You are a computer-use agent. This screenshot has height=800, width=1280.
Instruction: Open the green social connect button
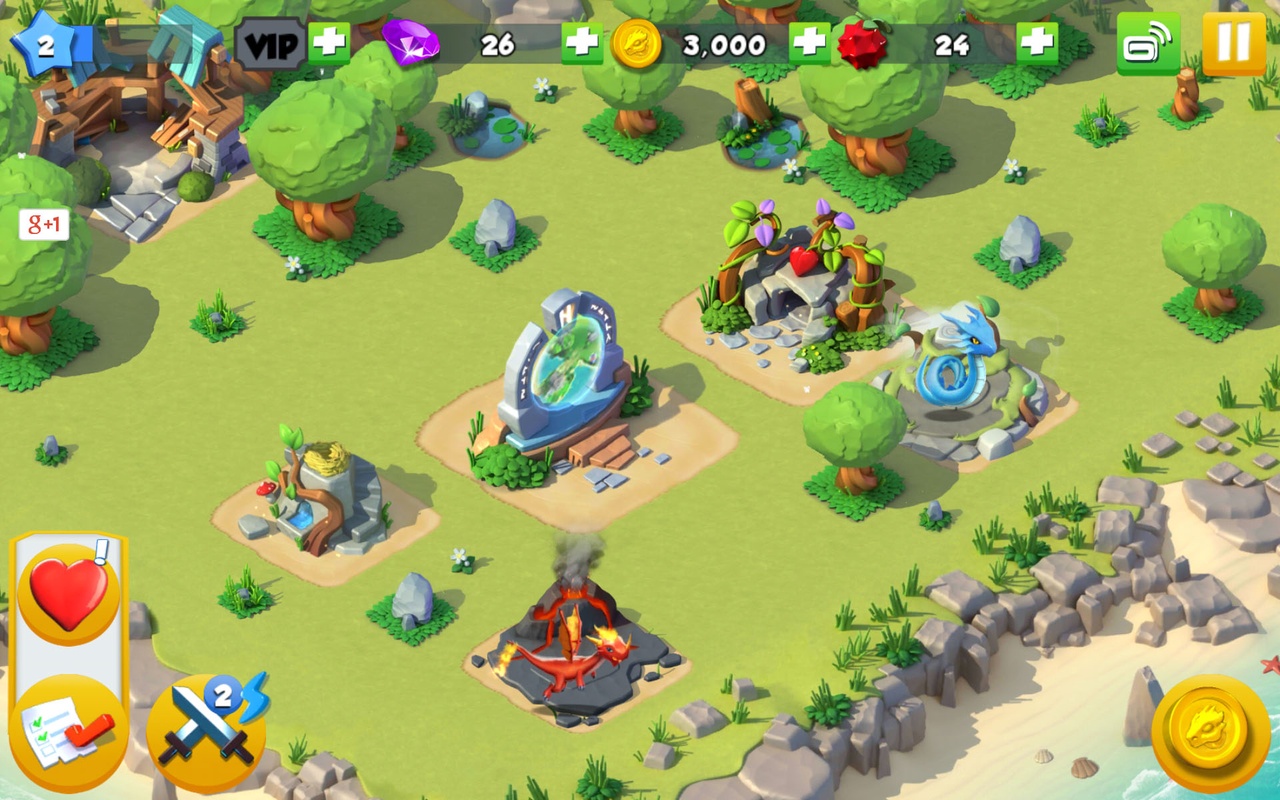1148,44
